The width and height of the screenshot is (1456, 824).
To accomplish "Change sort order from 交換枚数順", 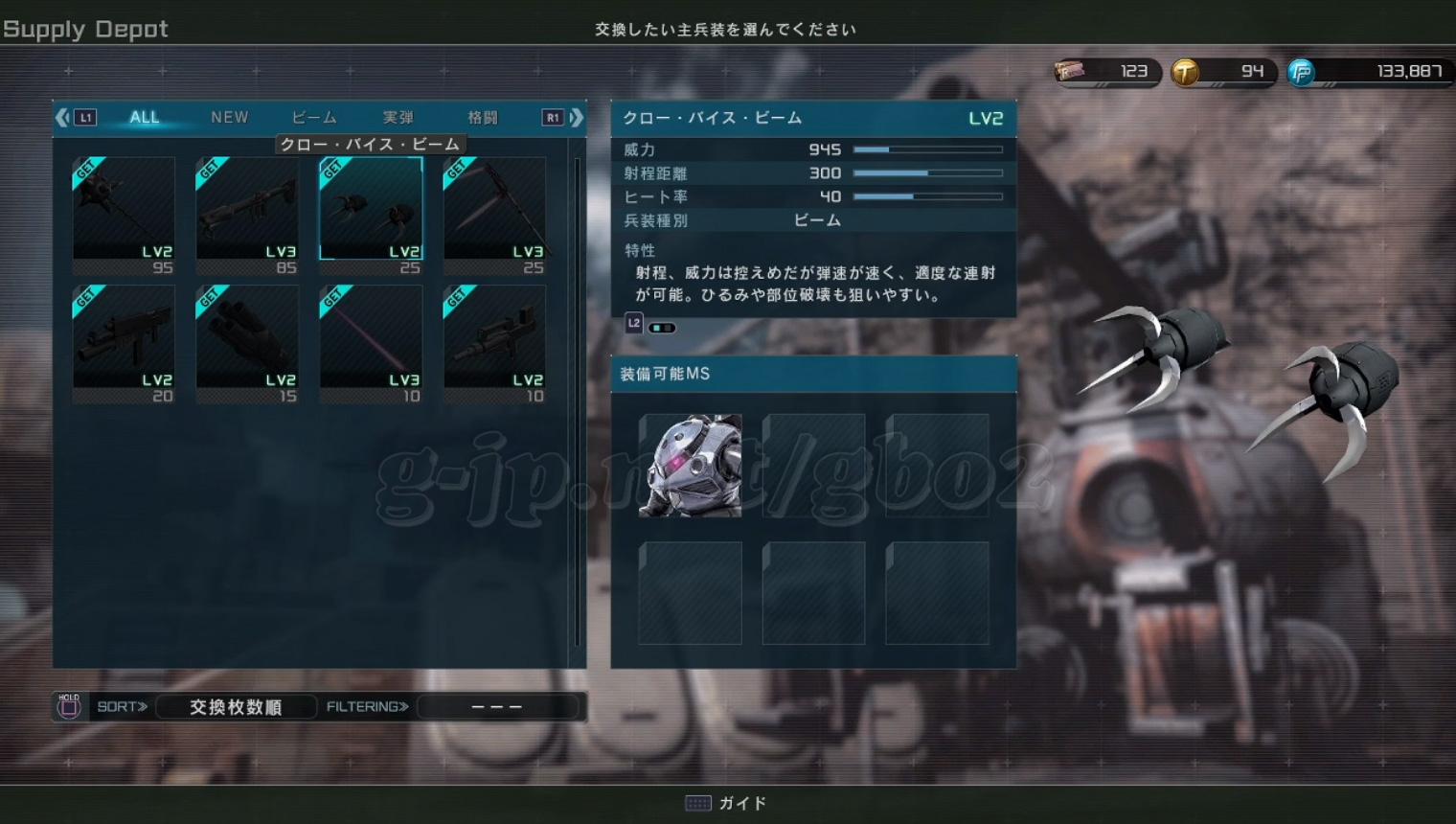I will pos(236,707).
